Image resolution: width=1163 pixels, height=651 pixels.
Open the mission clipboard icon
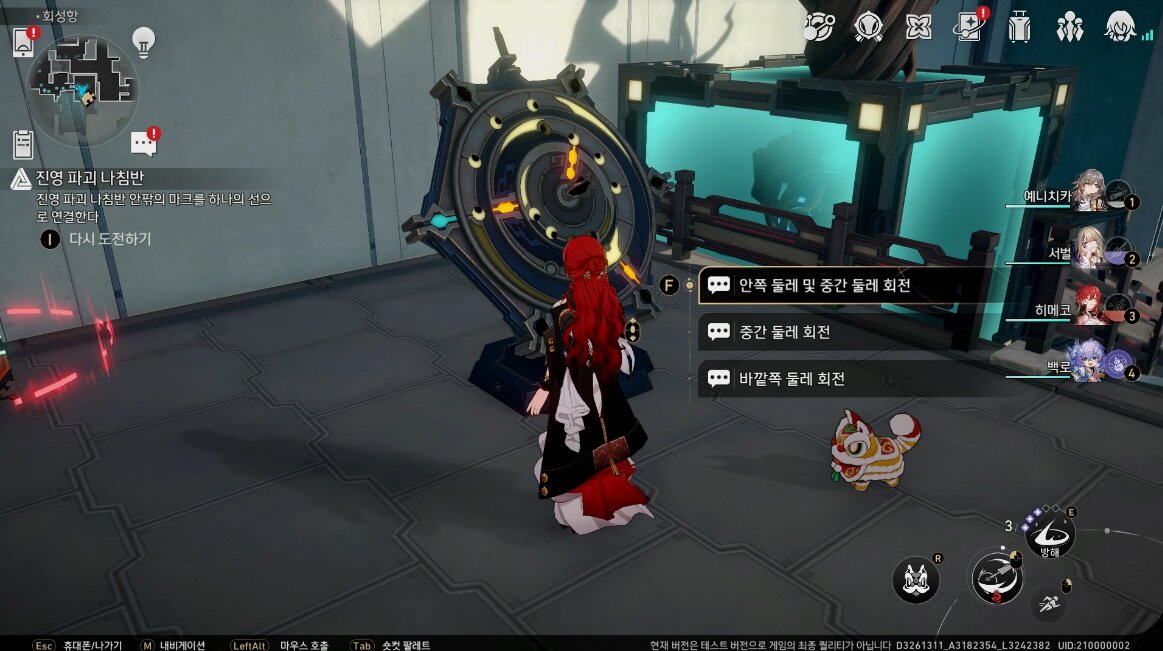pos(23,144)
